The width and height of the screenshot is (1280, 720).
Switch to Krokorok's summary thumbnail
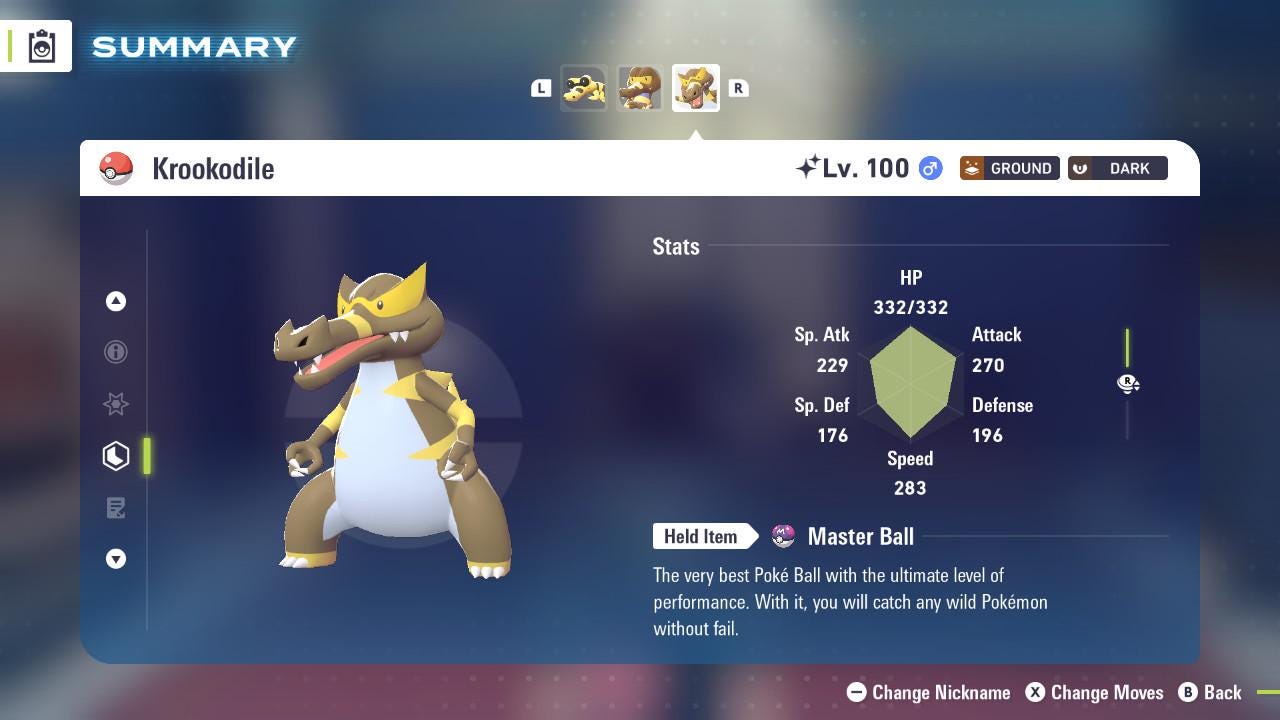click(x=640, y=87)
